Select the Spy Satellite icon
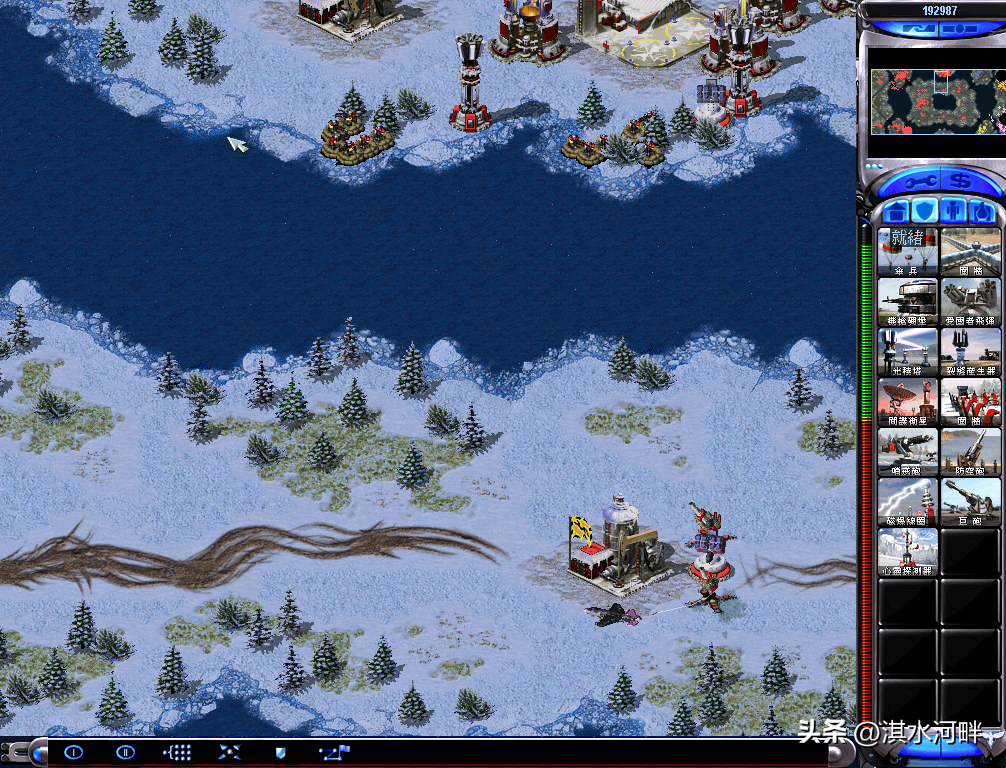Viewport: 1006px width, 768px height. (908, 401)
